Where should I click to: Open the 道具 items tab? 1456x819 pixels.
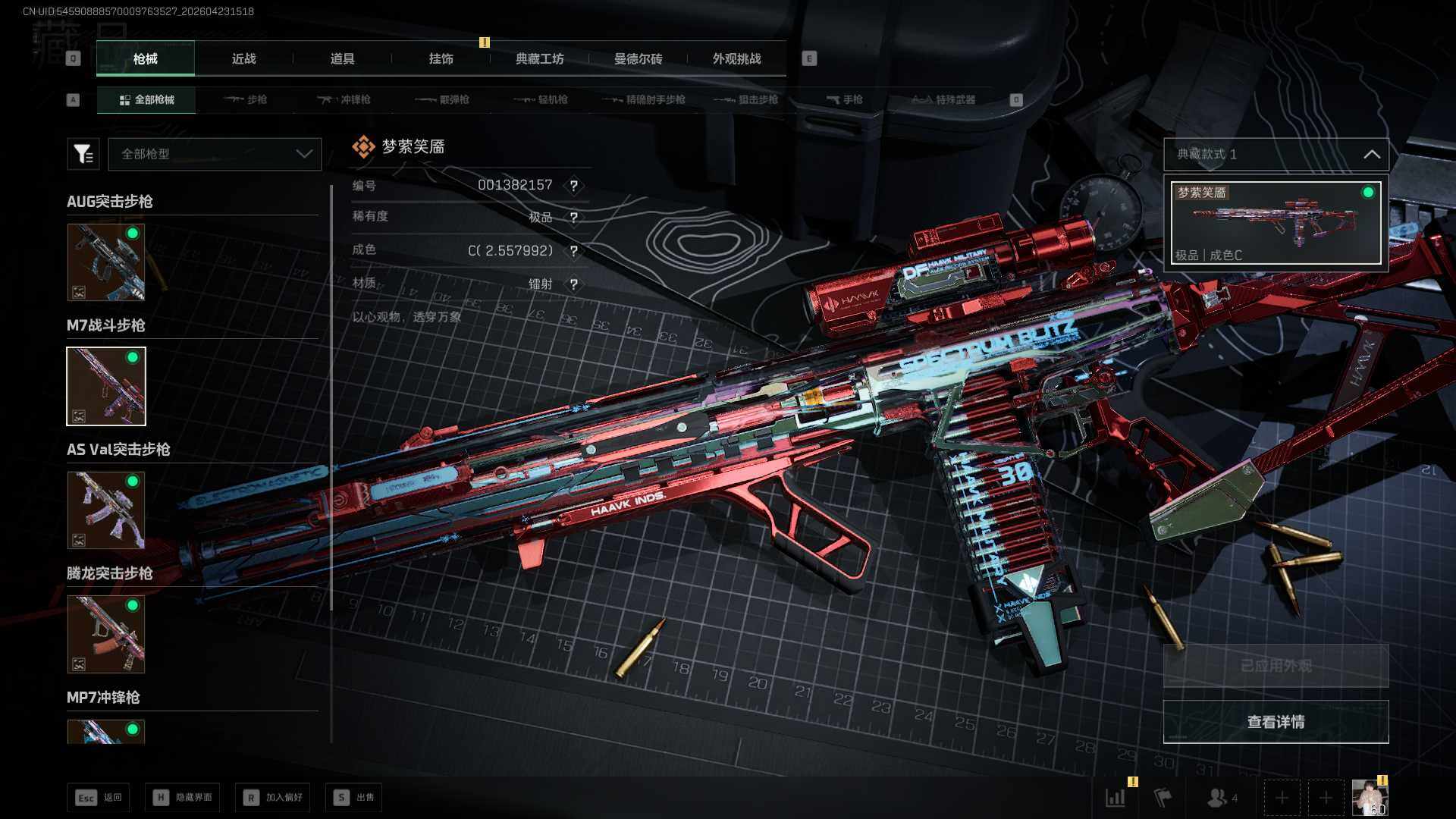[342, 59]
